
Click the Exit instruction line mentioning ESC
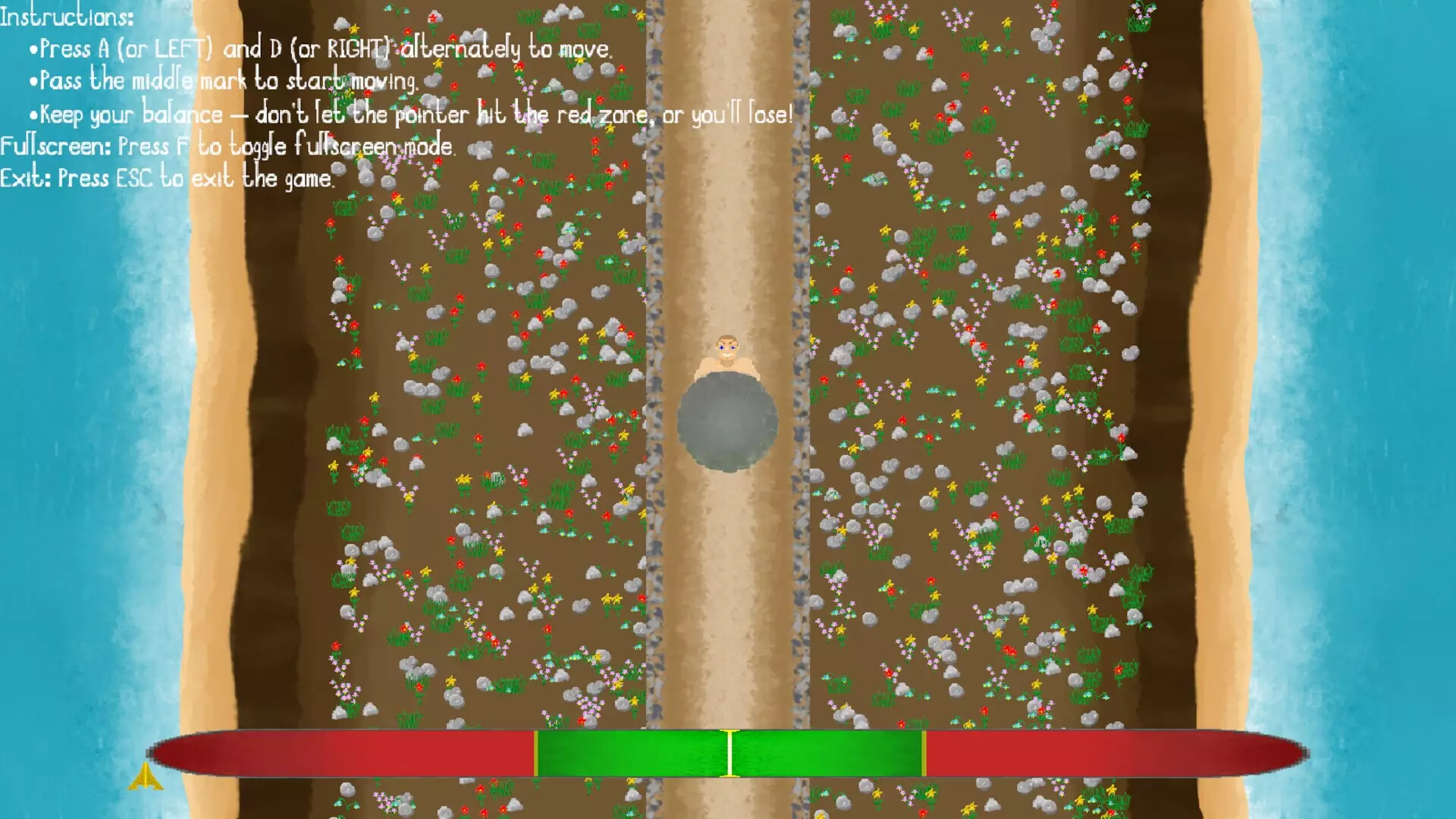click(x=167, y=179)
